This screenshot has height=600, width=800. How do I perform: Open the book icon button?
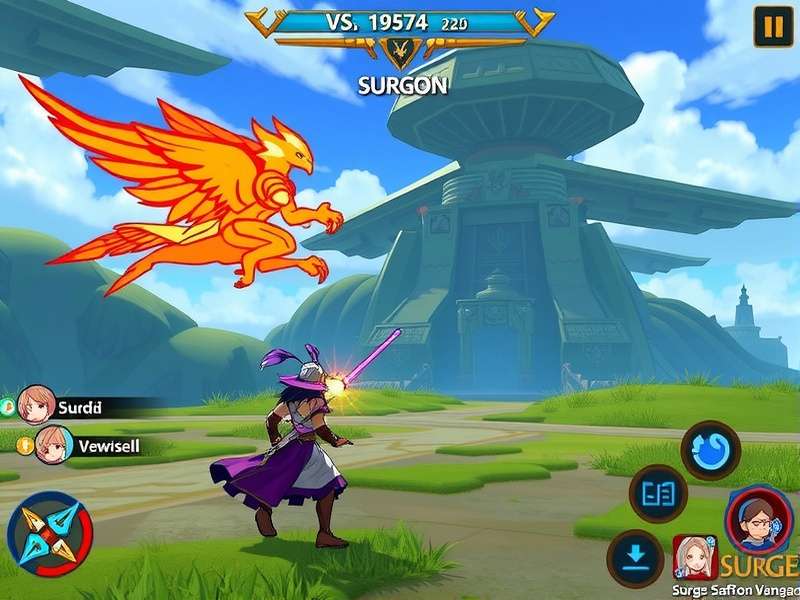pyautogui.click(x=658, y=494)
